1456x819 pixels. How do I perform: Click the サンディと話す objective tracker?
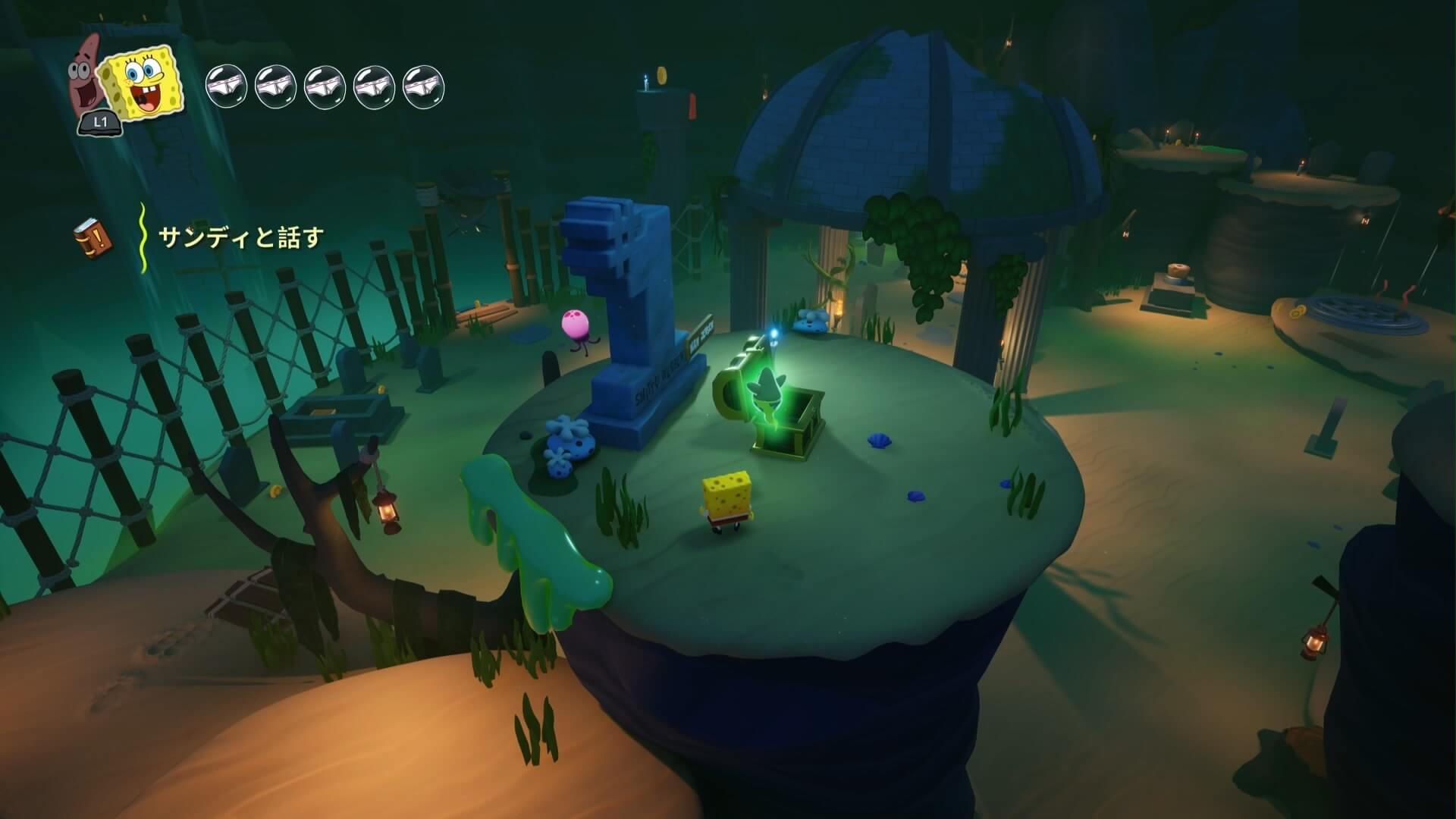[240, 238]
